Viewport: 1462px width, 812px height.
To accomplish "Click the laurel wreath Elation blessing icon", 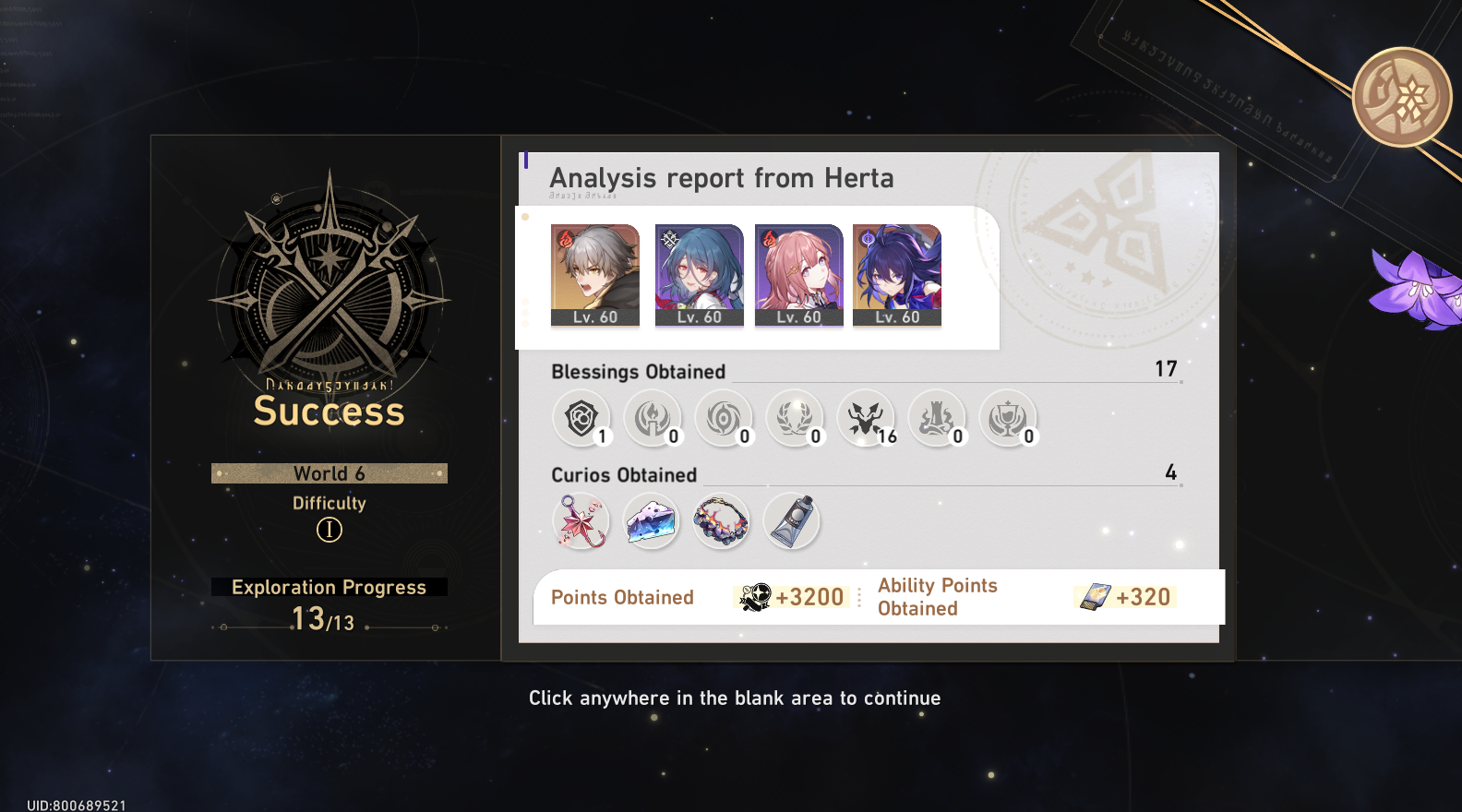I will pos(796,419).
